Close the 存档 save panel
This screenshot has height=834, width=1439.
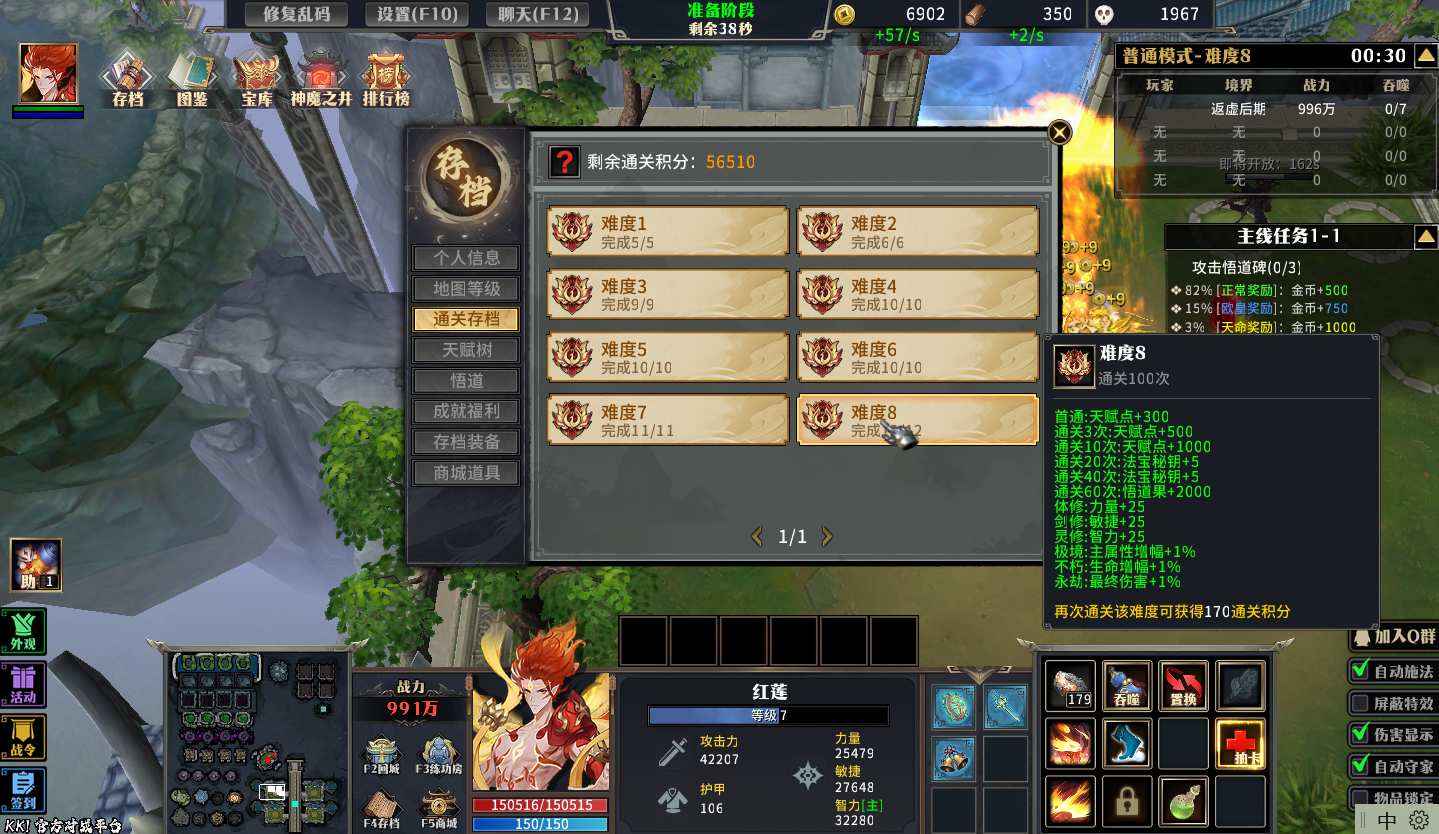1059,133
